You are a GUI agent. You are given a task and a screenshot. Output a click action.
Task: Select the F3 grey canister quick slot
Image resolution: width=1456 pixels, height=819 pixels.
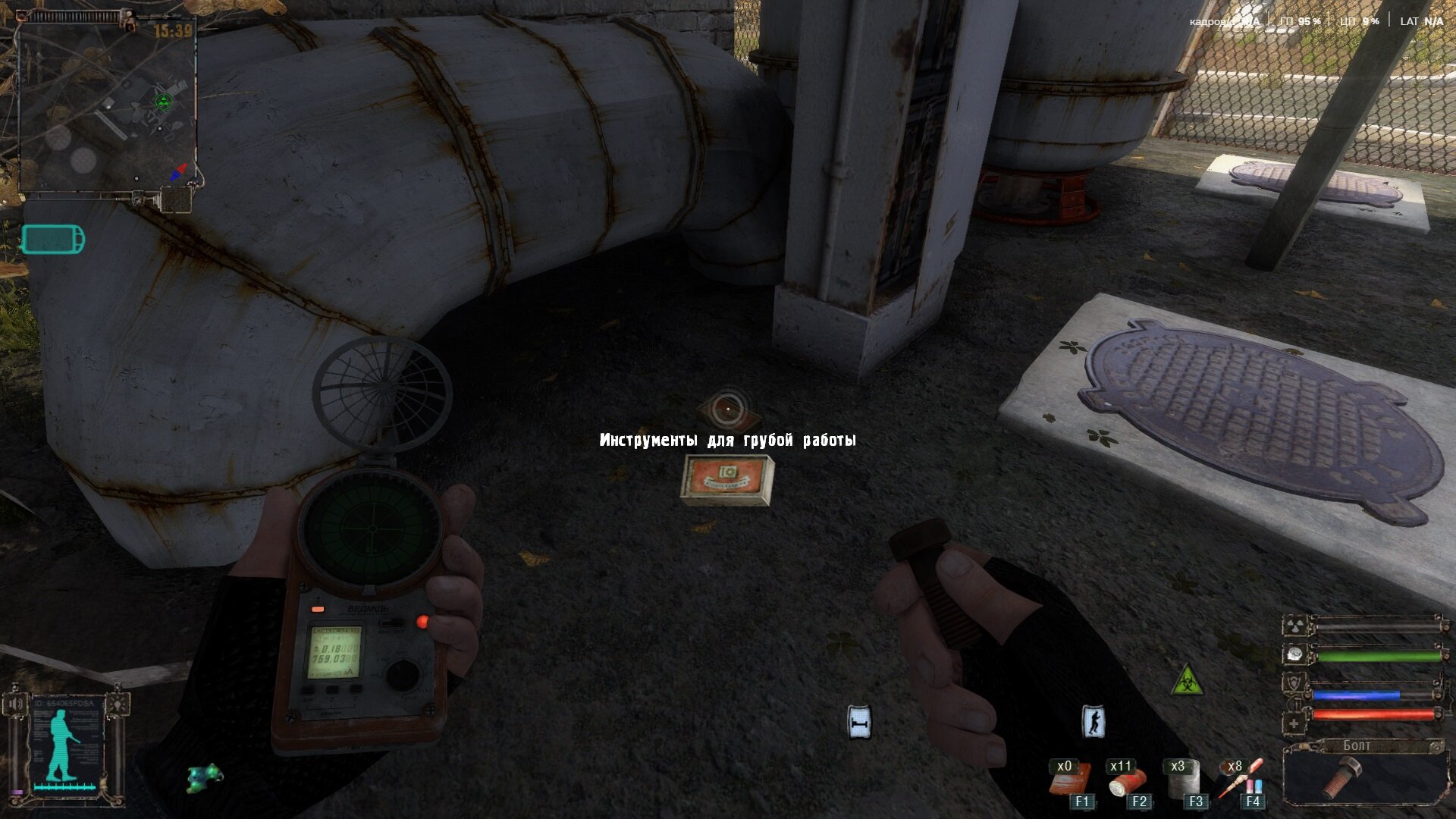click(x=1181, y=780)
